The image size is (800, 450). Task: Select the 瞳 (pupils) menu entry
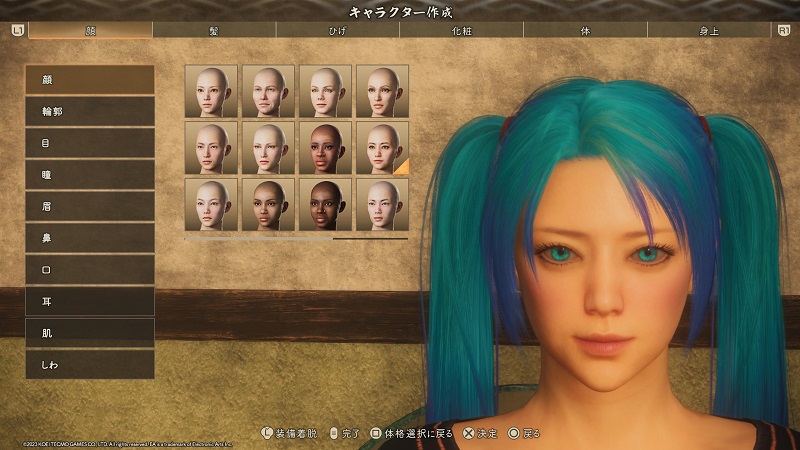(90, 175)
